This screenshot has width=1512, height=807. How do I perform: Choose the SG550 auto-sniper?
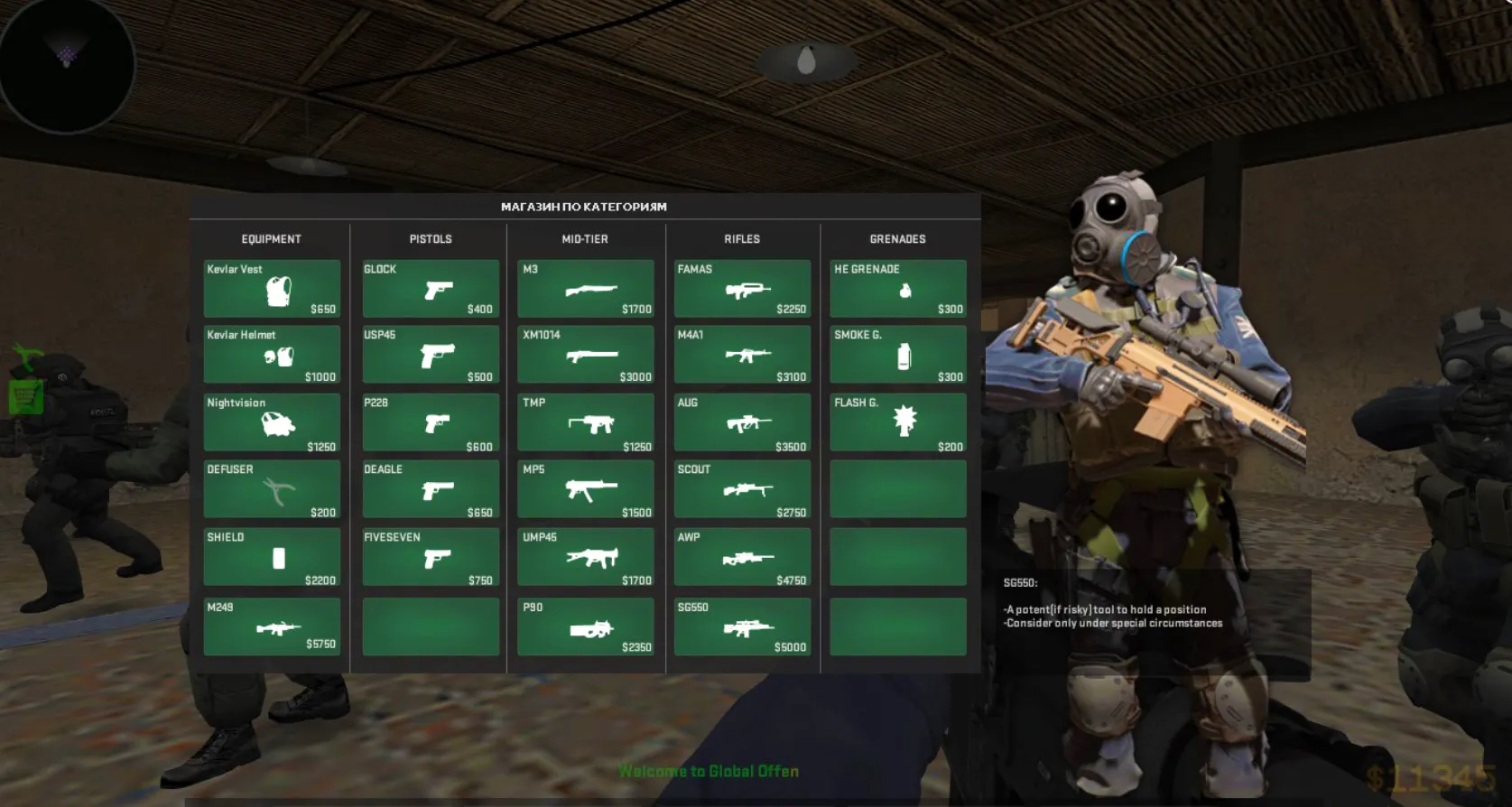click(742, 626)
